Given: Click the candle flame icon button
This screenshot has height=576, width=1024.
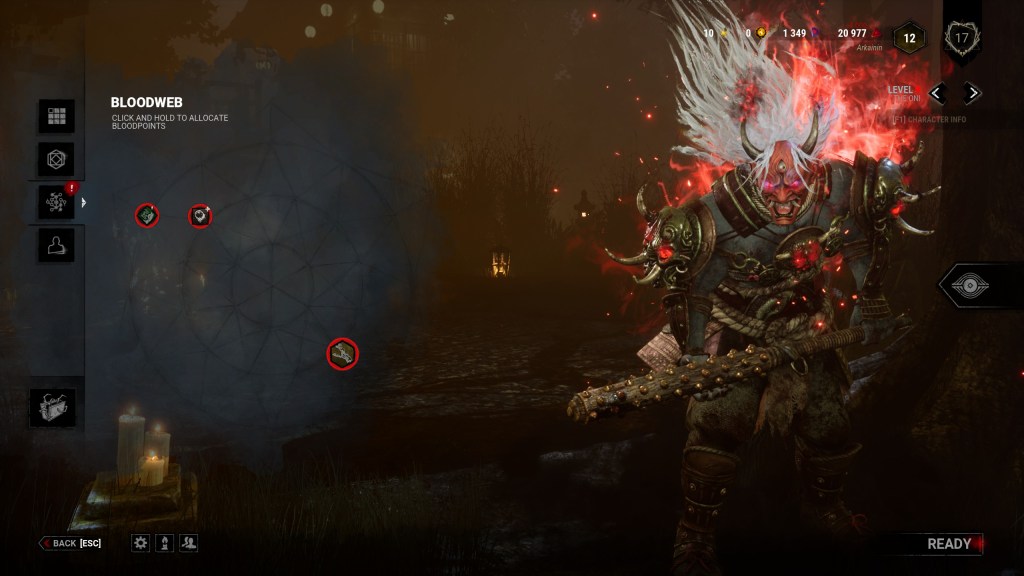Looking at the screenshot, I should pos(165,543).
